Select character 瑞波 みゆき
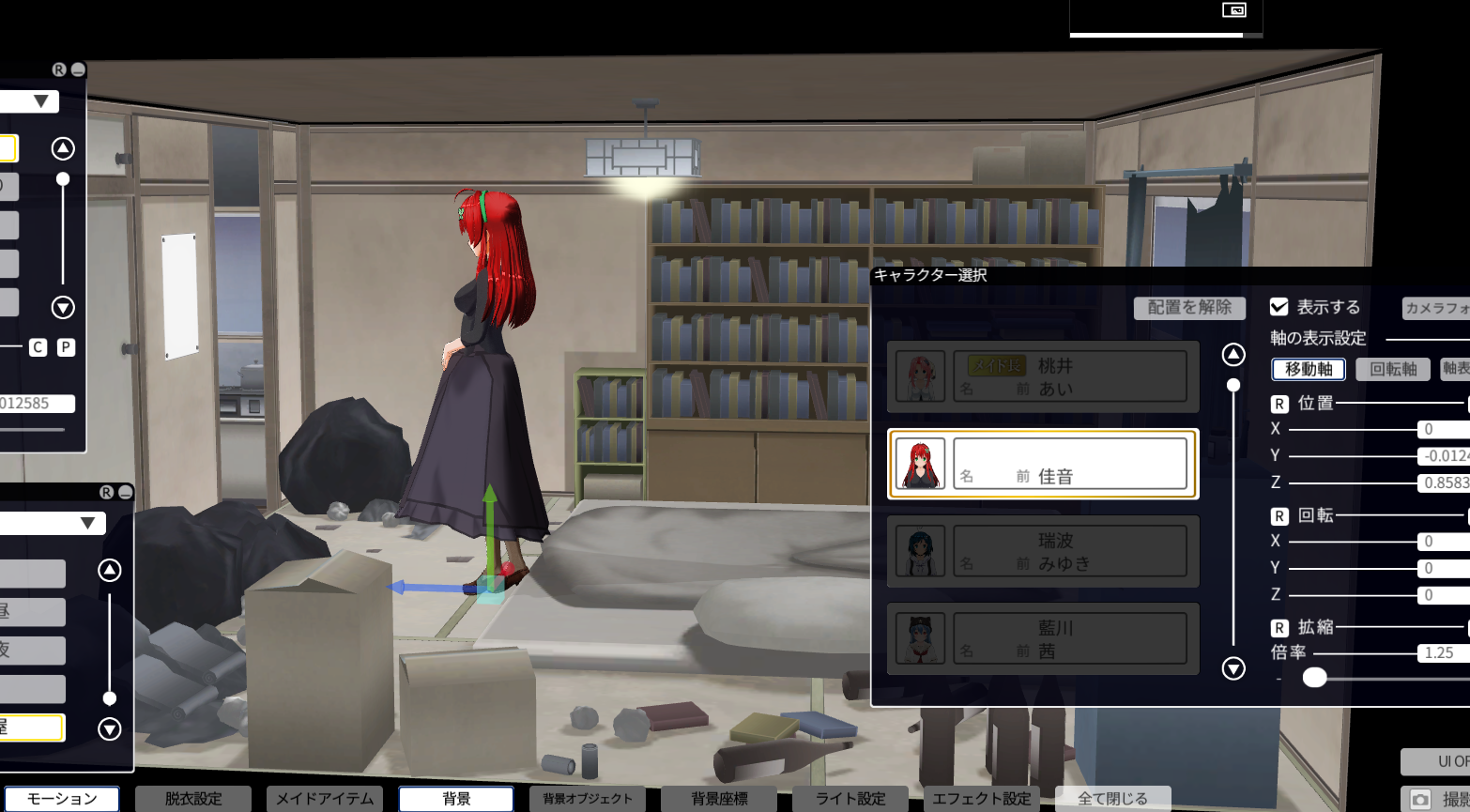 point(1043,551)
